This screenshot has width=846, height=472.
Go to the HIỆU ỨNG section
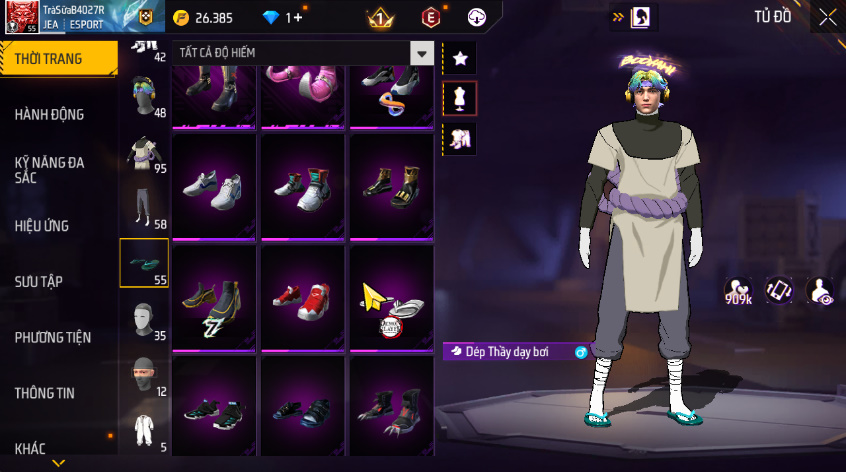point(42,226)
